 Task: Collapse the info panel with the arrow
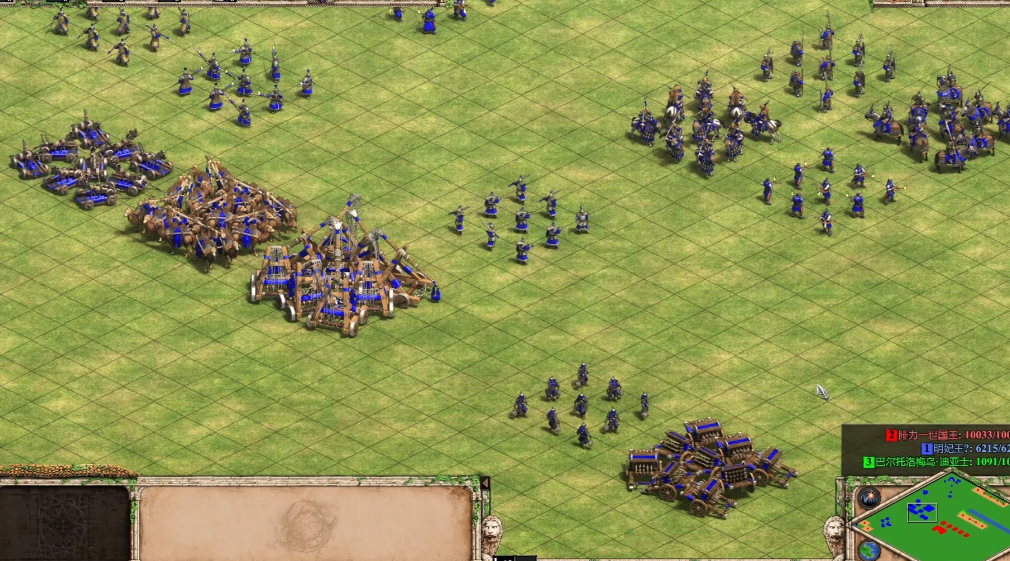485,484
